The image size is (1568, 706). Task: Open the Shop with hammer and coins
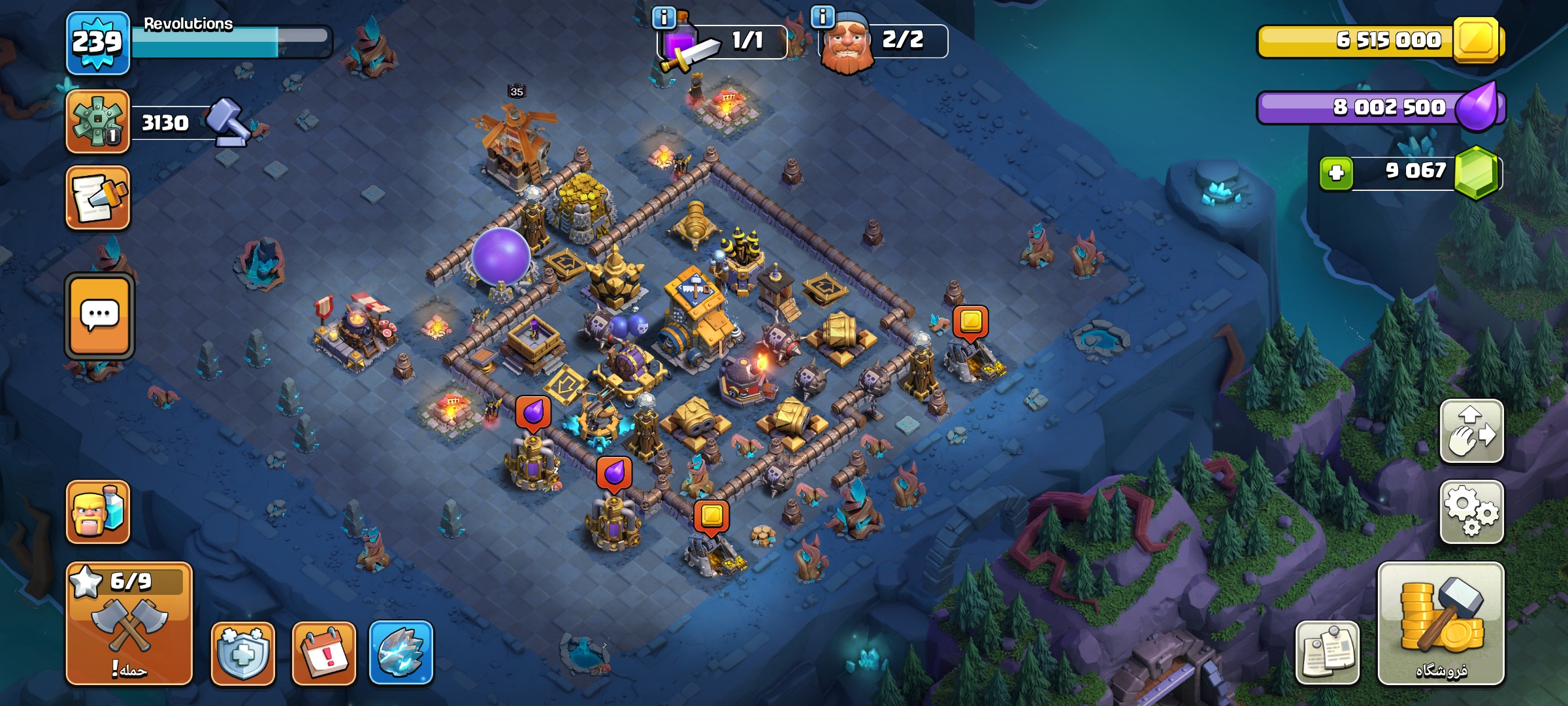coord(1441,624)
